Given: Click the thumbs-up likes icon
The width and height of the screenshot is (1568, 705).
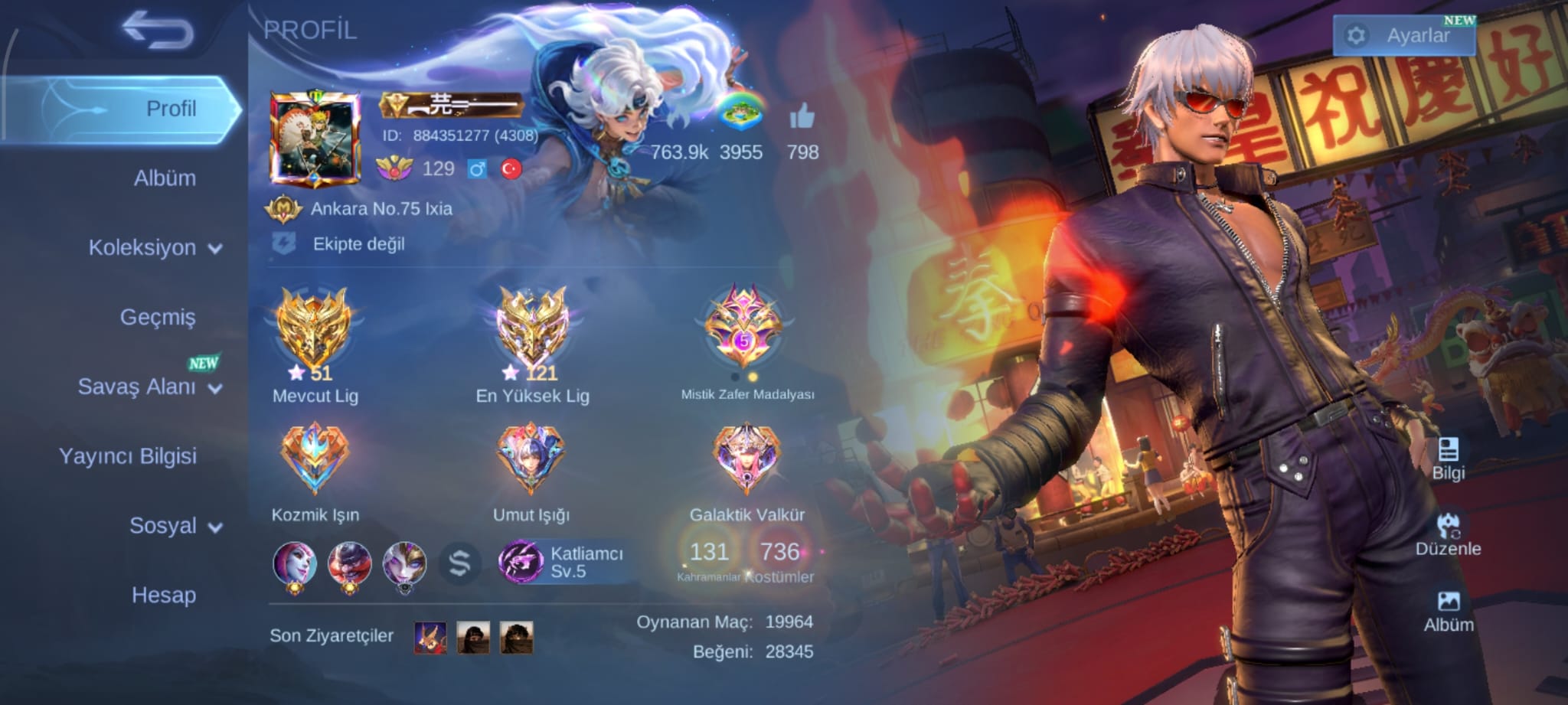Looking at the screenshot, I should coord(802,118).
